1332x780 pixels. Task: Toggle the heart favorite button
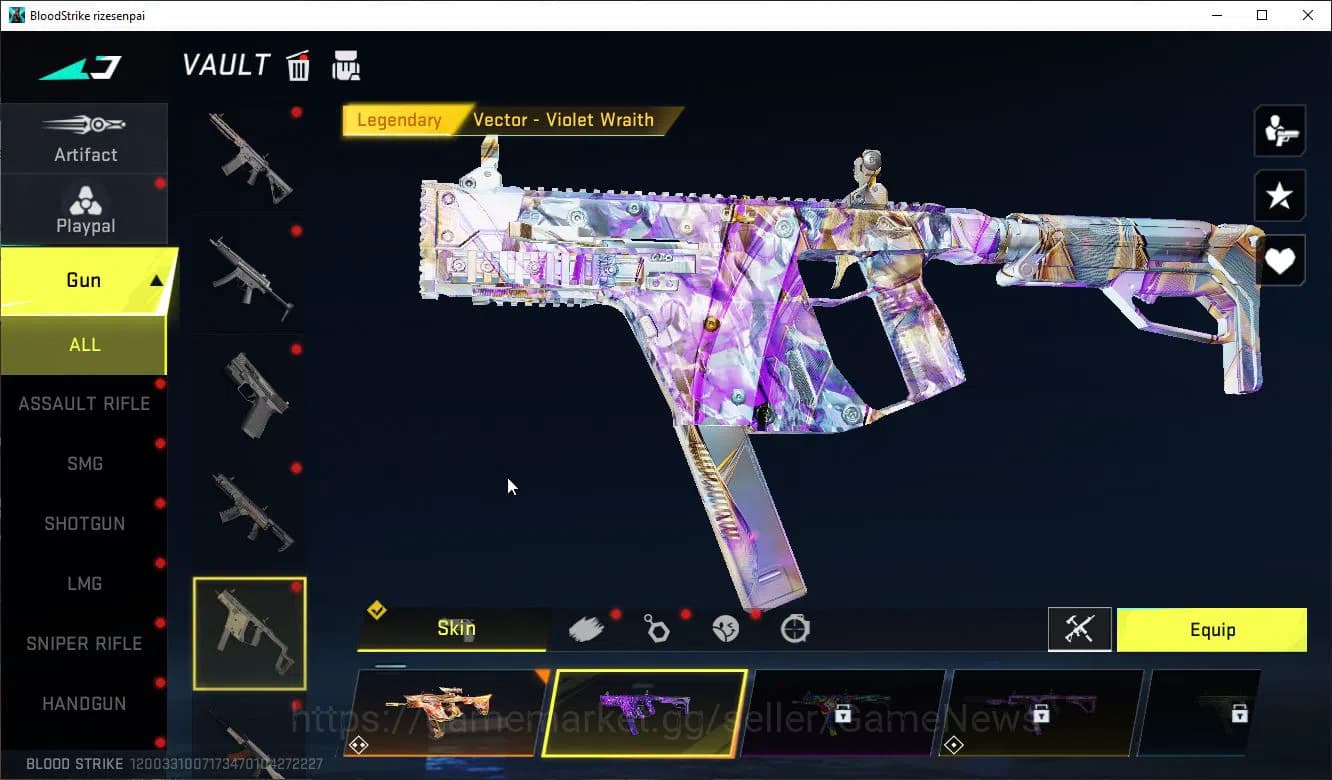pyautogui.click(x=1279, y=261)
